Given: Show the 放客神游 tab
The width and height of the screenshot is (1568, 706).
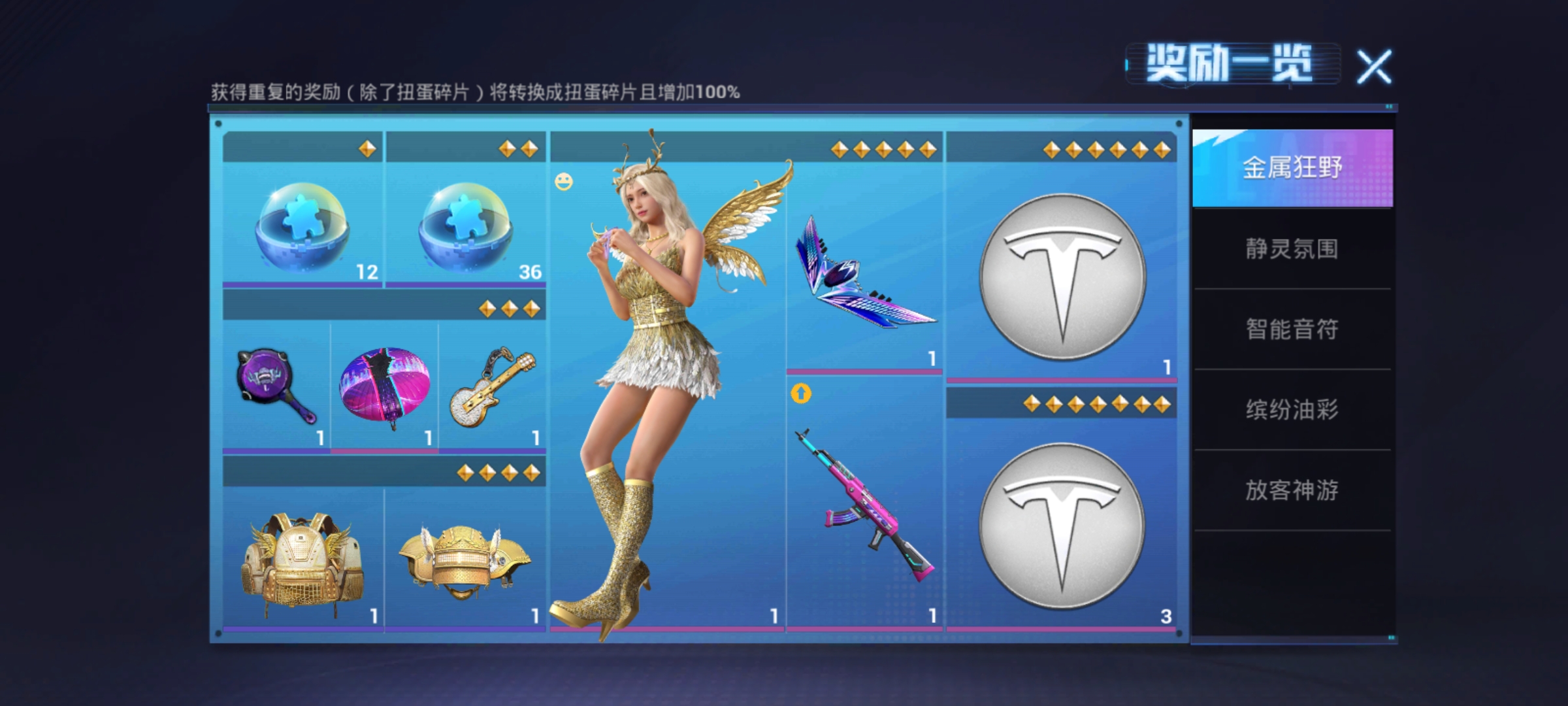Looking at the screenshot, I should (x=1292, y=490).
